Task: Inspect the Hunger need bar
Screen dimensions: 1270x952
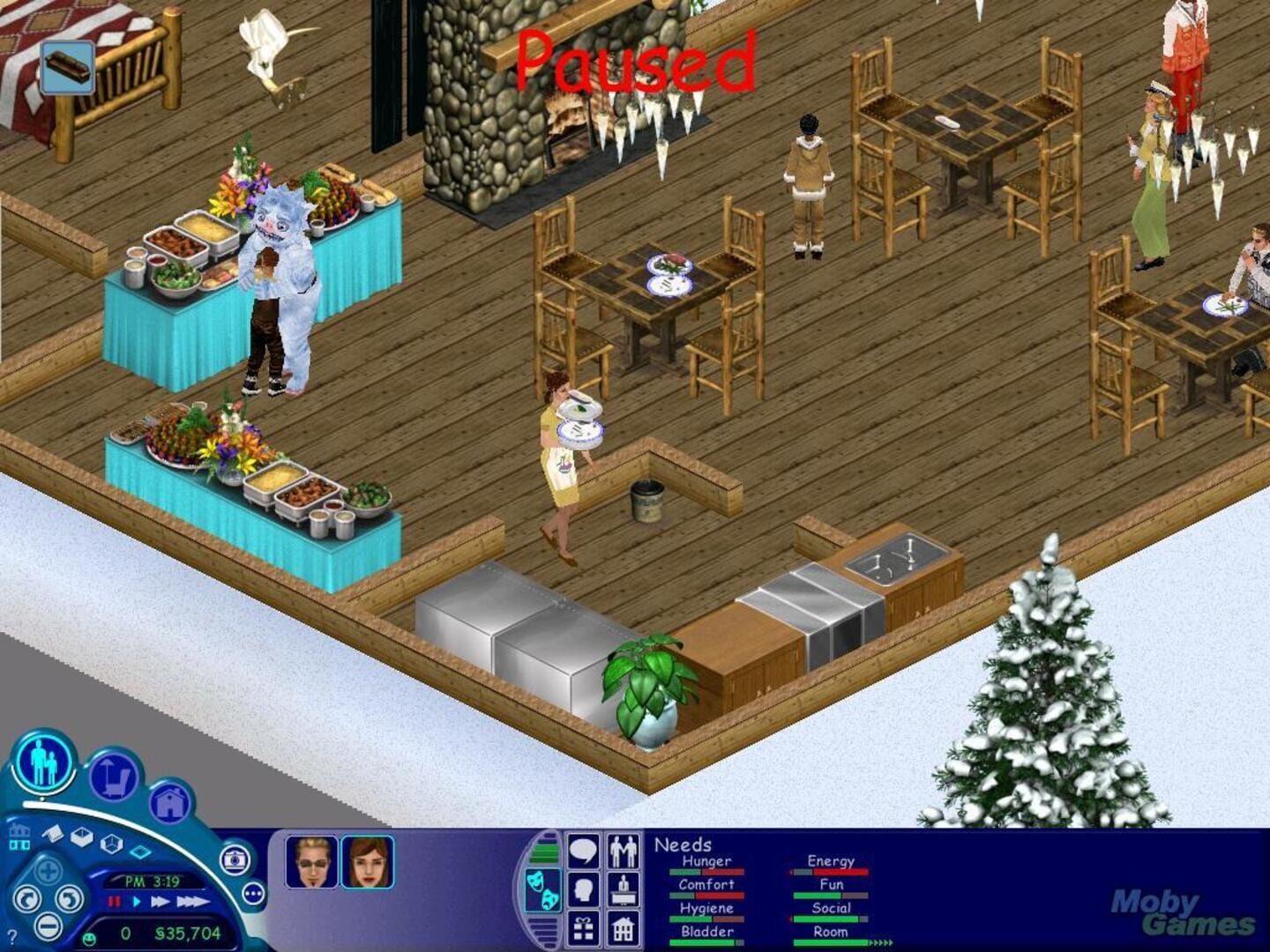Action: [706, 871]
